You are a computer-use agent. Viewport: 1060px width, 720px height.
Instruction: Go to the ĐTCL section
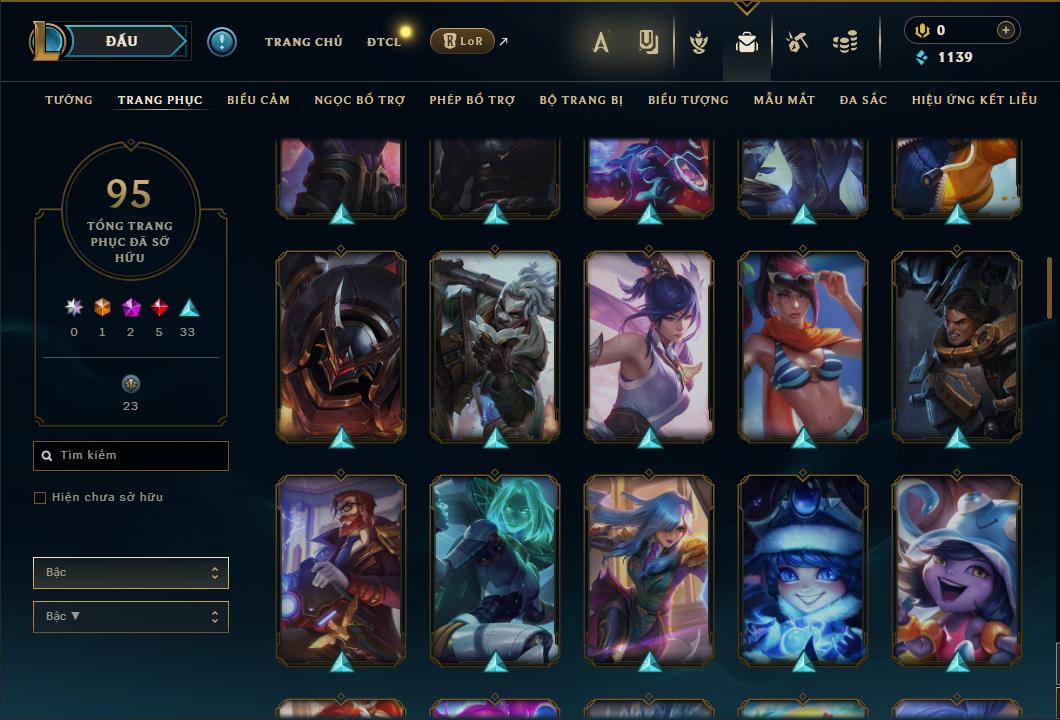click(383, 42)
